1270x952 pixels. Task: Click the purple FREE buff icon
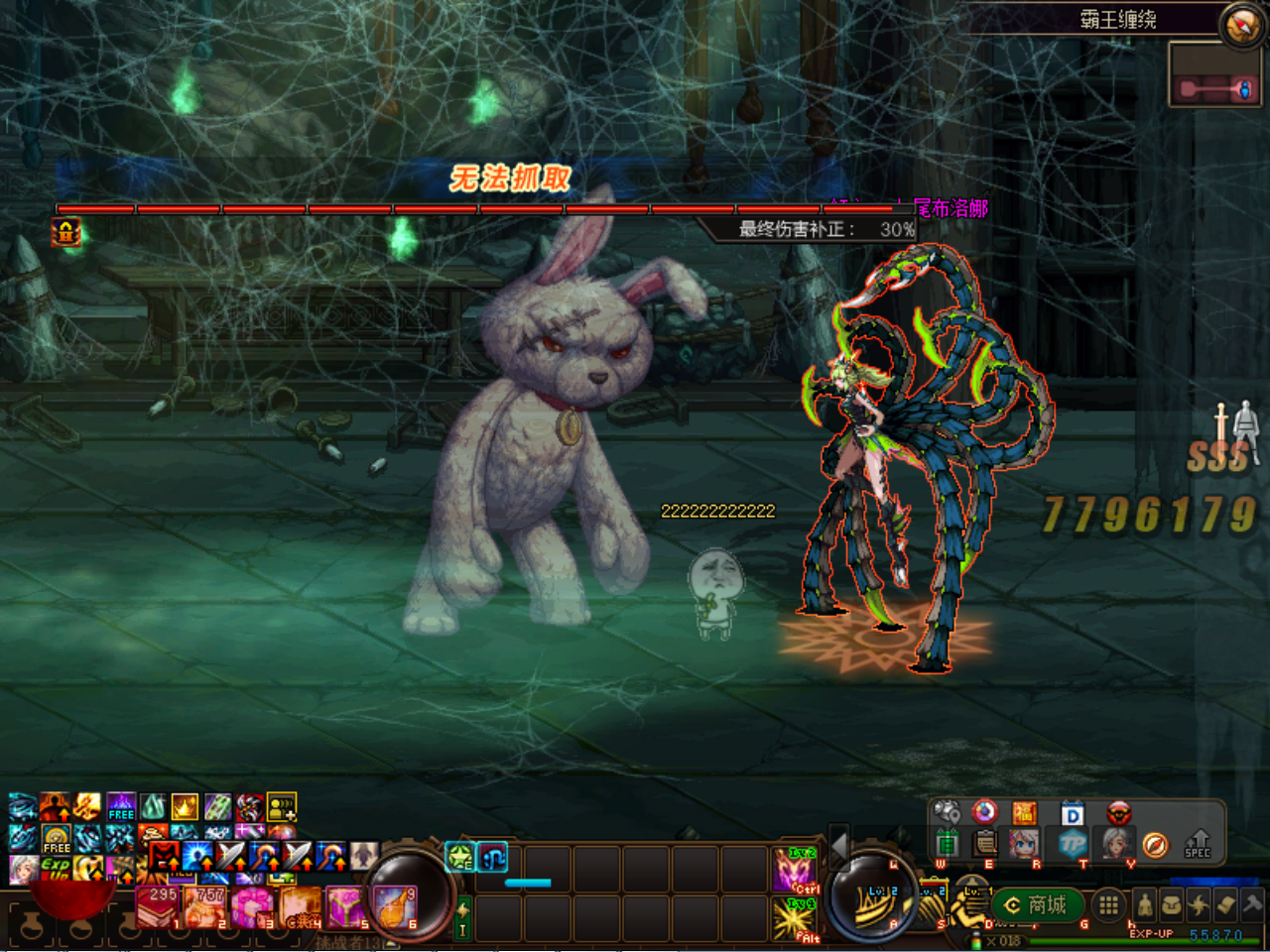(x=121, y=806)
